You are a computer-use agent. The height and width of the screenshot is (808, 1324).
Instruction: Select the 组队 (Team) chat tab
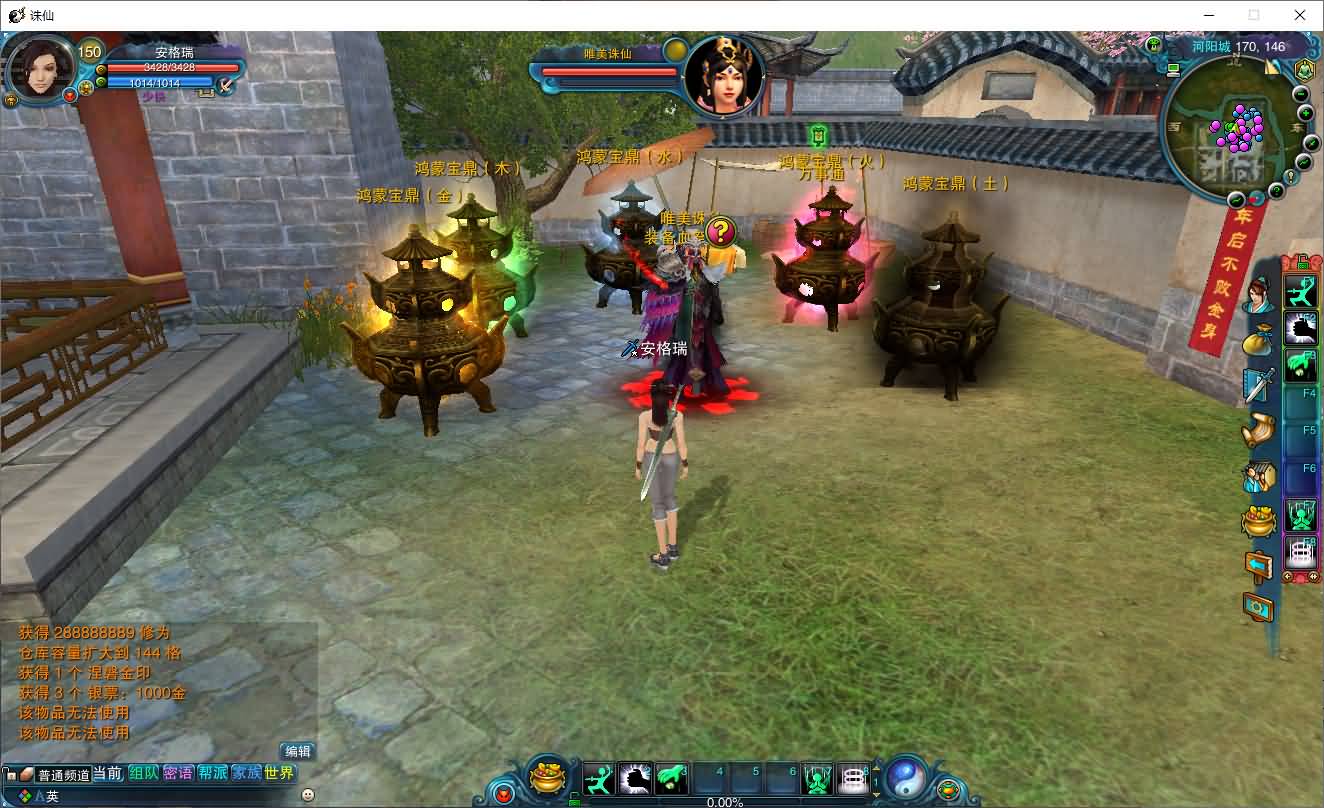pos(144,773)
